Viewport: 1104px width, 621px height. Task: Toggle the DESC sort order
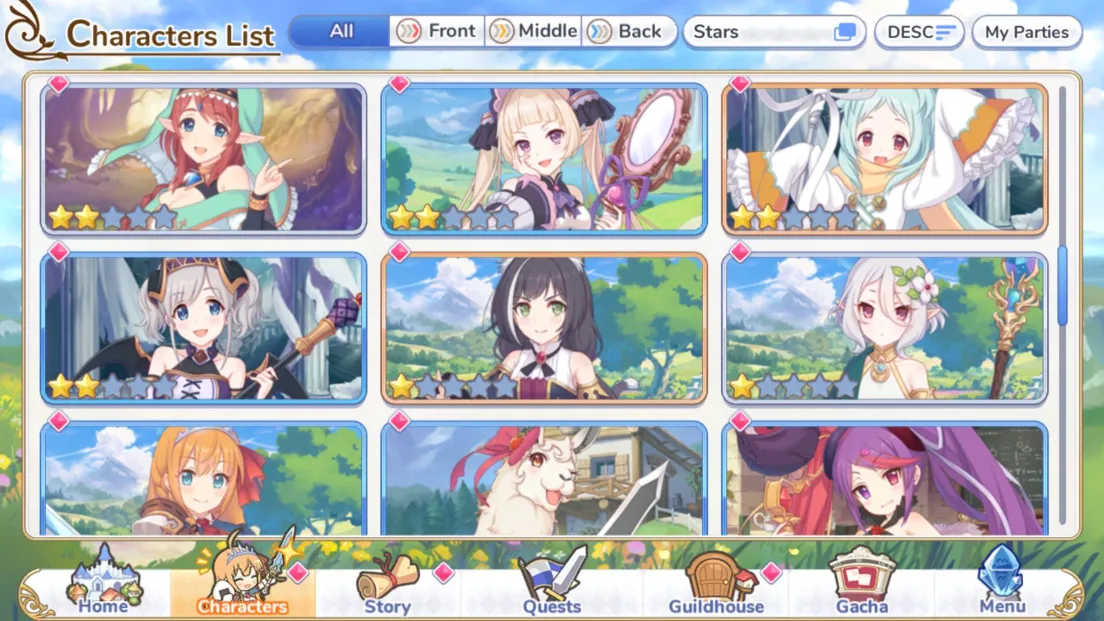pos(919,32)
